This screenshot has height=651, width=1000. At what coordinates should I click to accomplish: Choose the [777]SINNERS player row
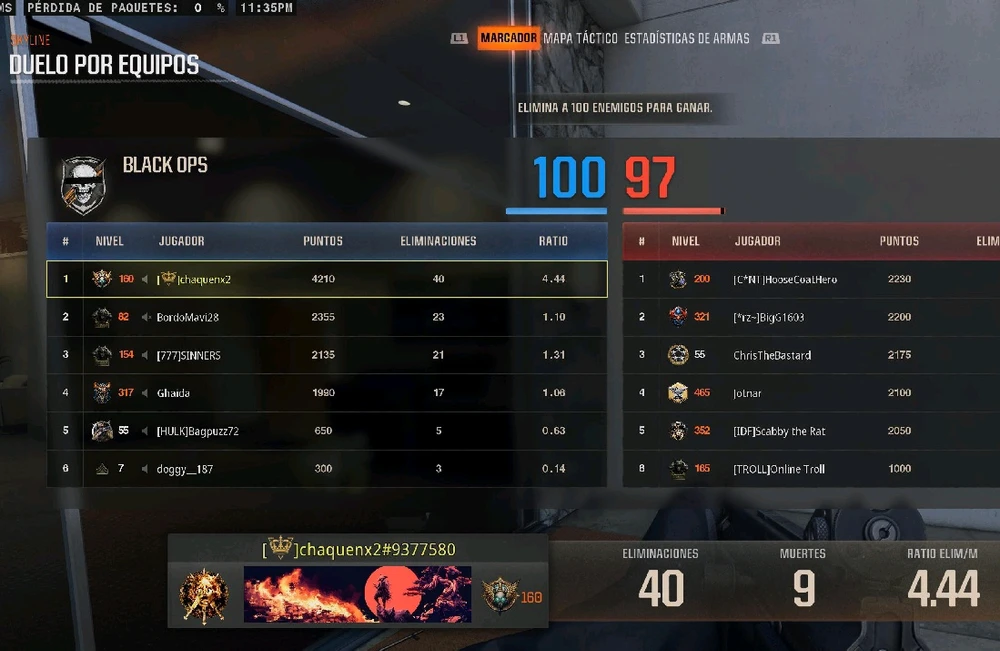tap(326, 355)
